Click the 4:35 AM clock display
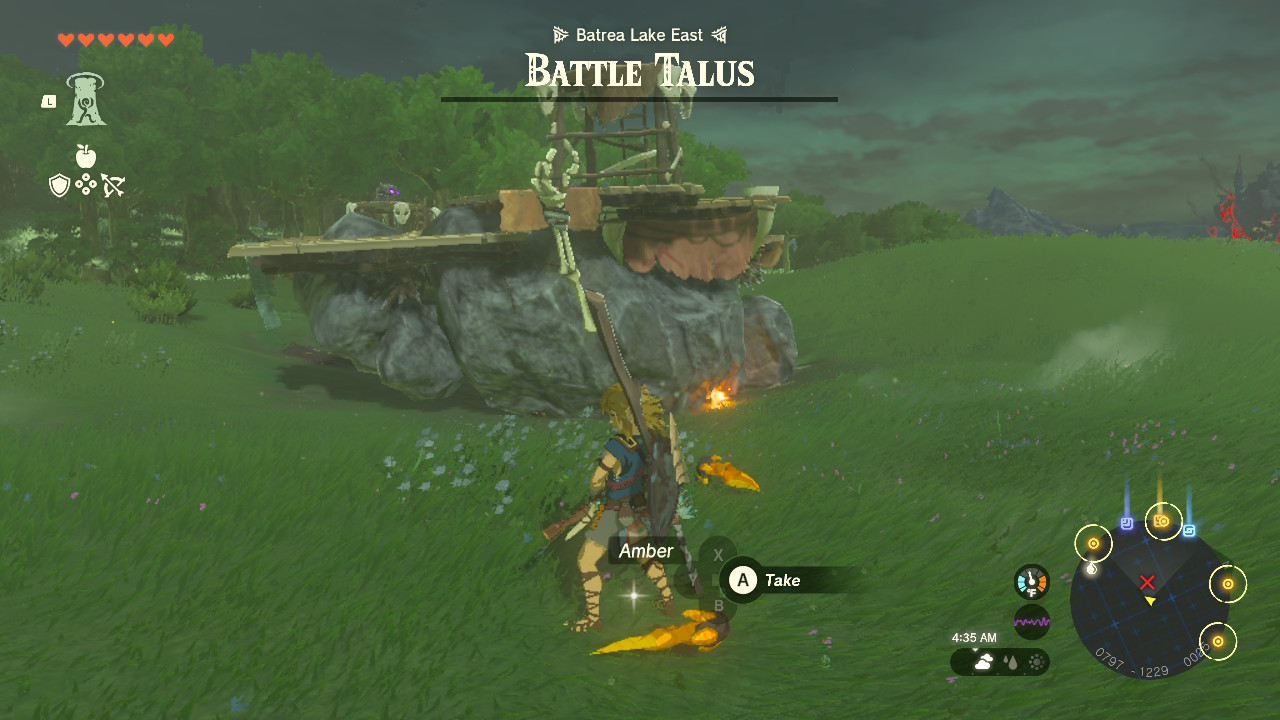This screenshot has width=1280, height=720. tap(975, 636)
